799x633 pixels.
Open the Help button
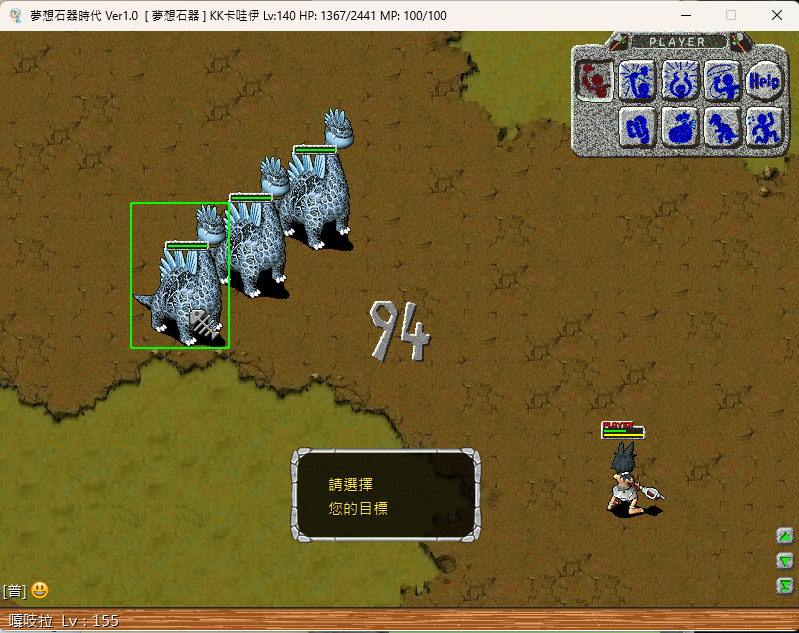click(x=763, y=79)
